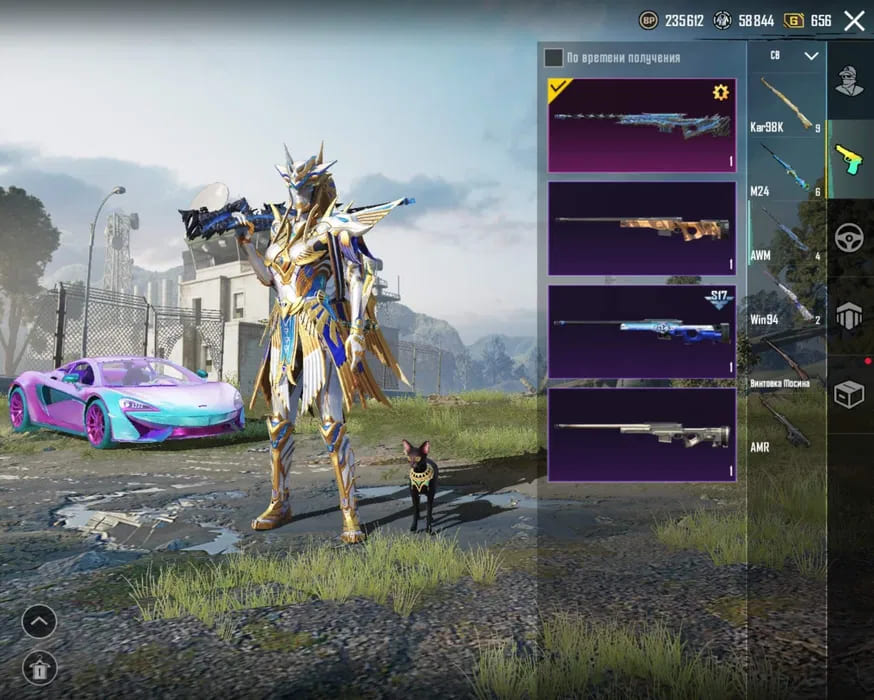This screenshot has height=700, width=874.
Task: View the AMR weapon entry
Action: tap(786, 425)
